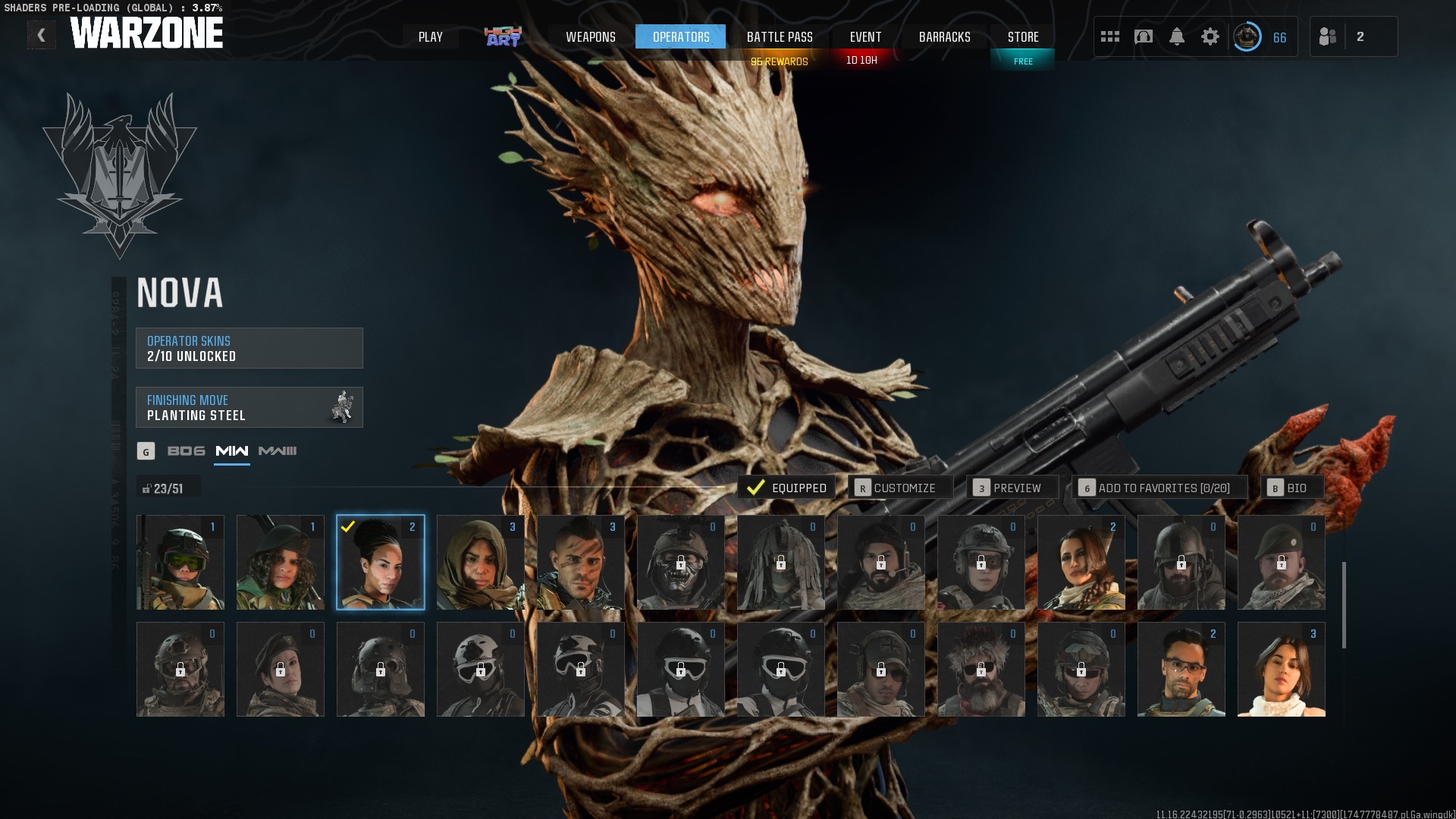Click the Customize button for Nova
The height and width of the screenshot is (819, 1456).
pos(901,488)
